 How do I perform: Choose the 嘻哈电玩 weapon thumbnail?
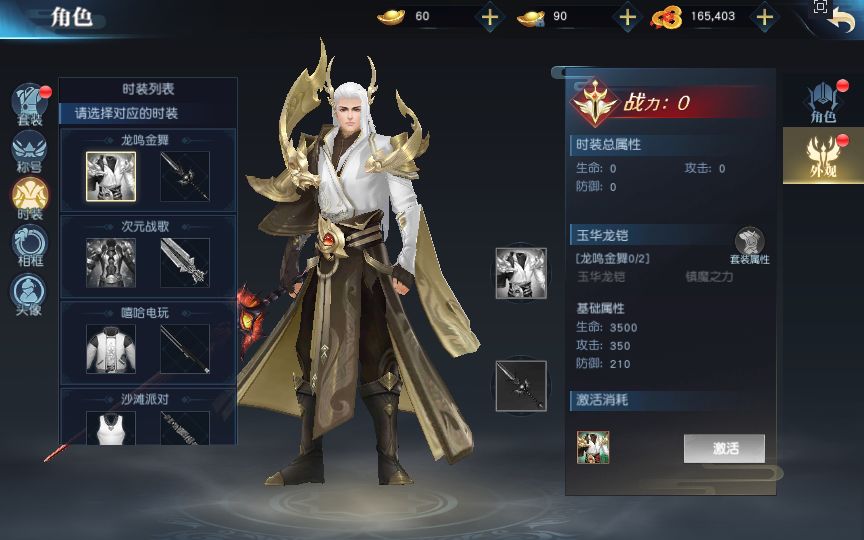[185, 349]
